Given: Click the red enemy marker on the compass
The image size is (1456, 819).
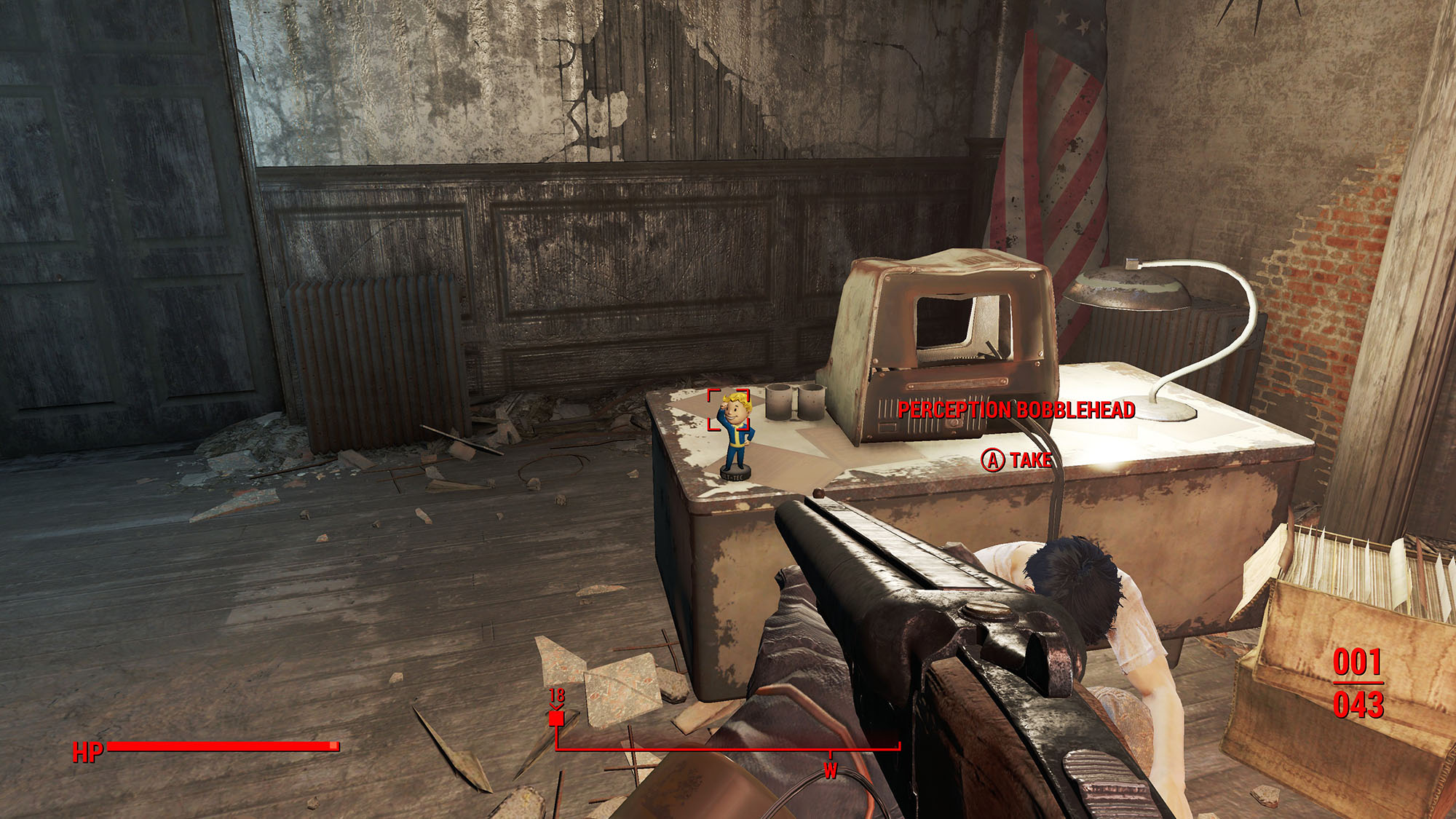Looking at the screenshot, I should [556, 719].
